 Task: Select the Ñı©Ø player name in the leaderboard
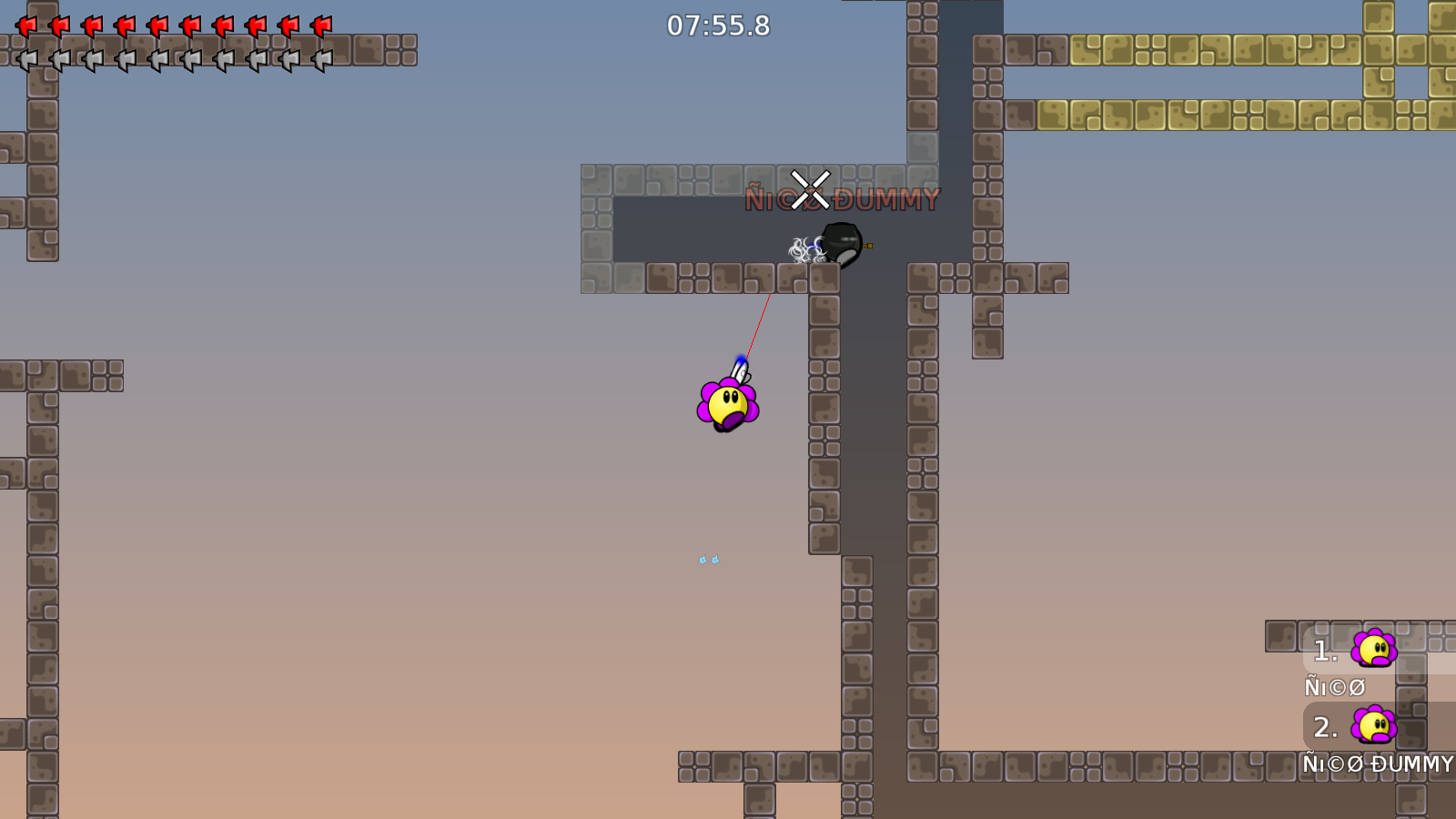pyautogui.click(x=1334, y=687)
